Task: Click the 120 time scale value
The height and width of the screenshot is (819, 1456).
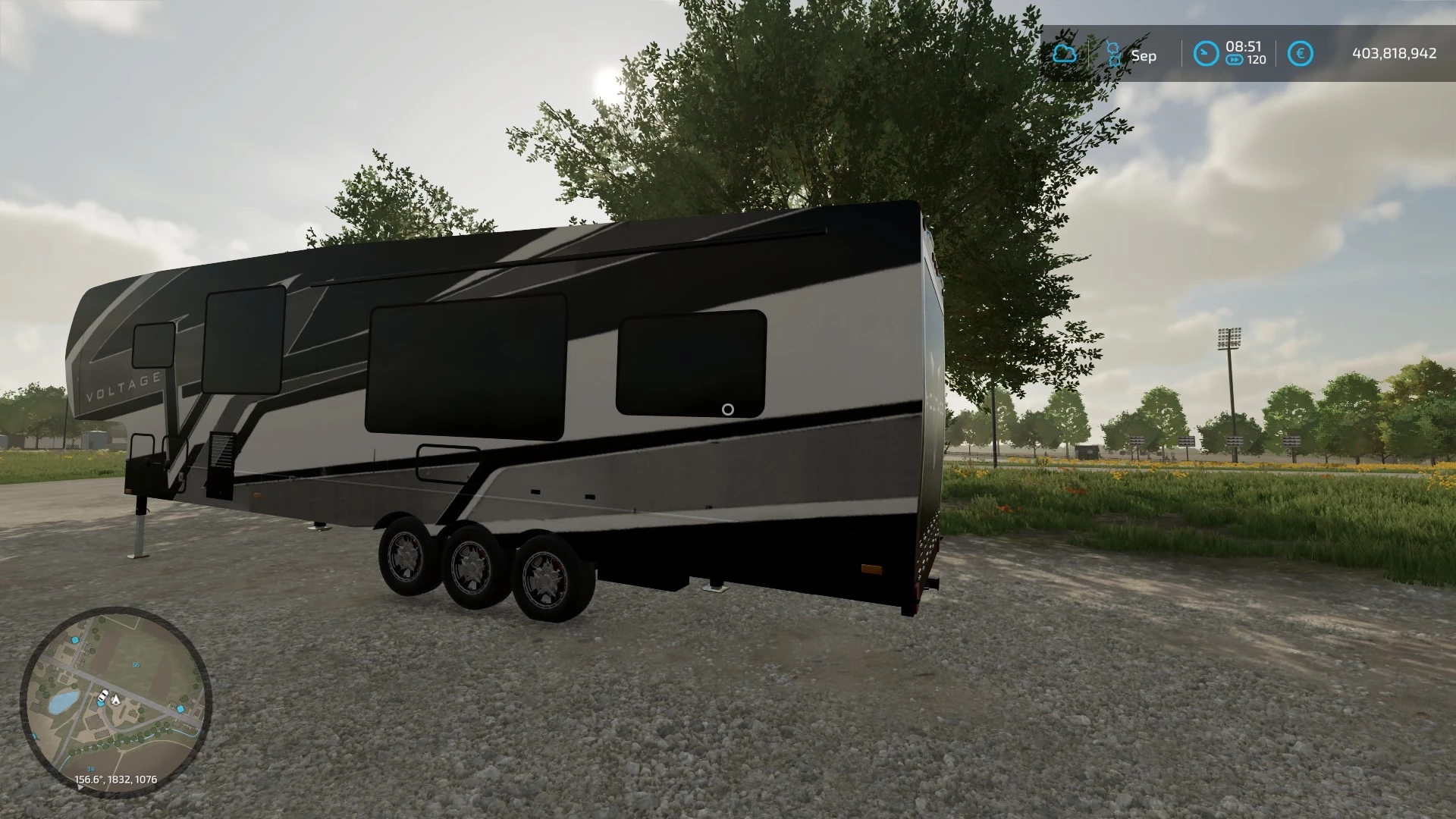Action: (1256, 59)
